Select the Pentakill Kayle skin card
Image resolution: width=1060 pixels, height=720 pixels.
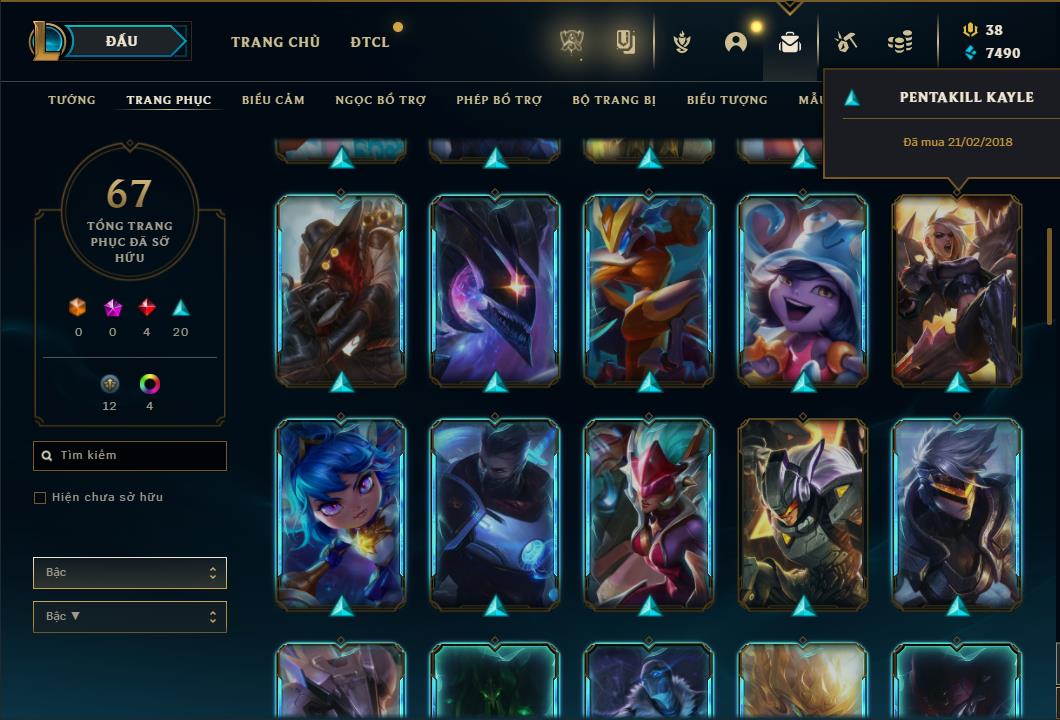click(x=957, y=290)
